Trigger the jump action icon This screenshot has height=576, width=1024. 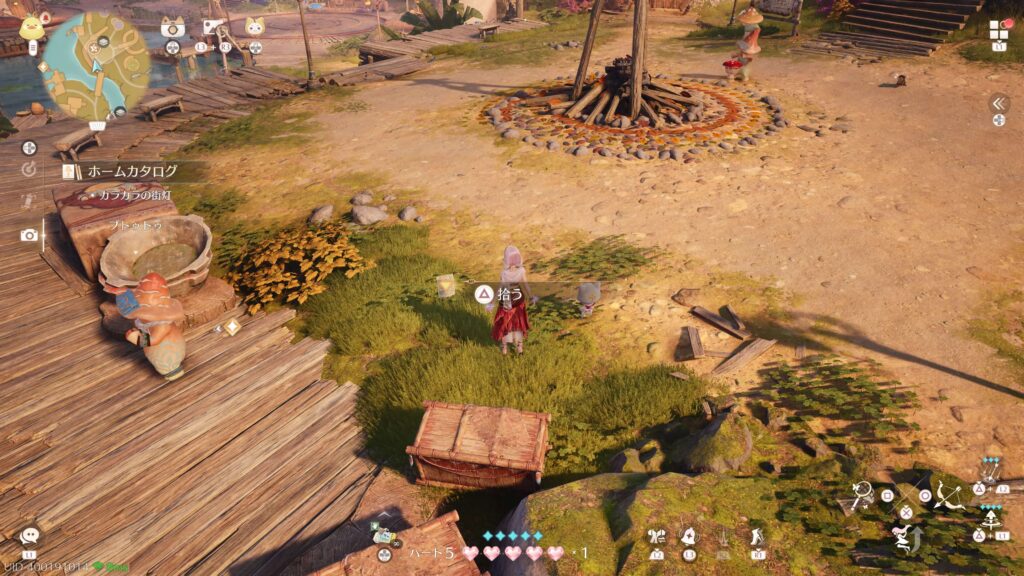[x=906, y=540]
